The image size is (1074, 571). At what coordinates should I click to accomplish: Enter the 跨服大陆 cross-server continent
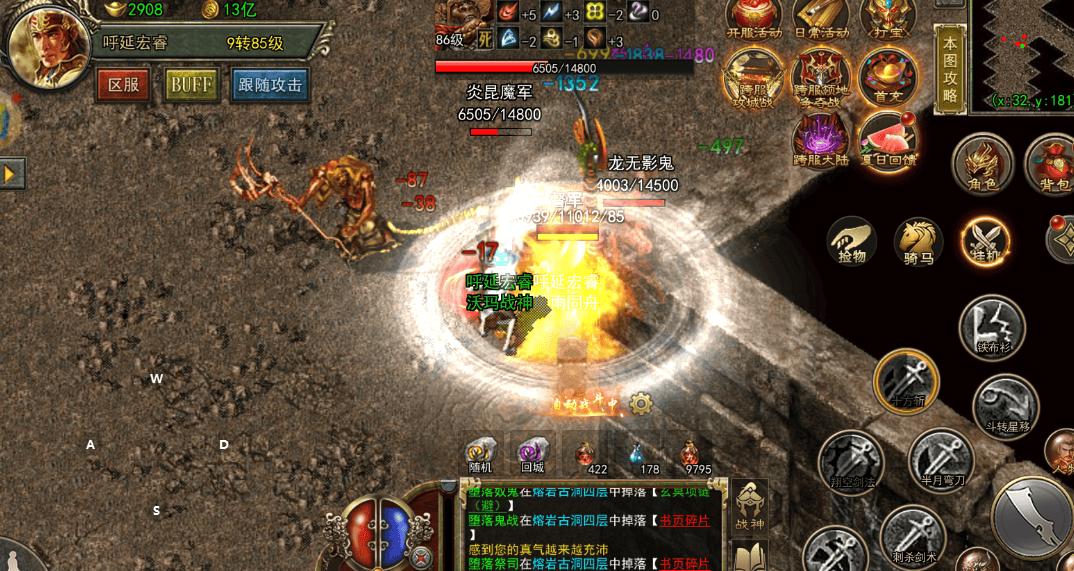point(821,142)
